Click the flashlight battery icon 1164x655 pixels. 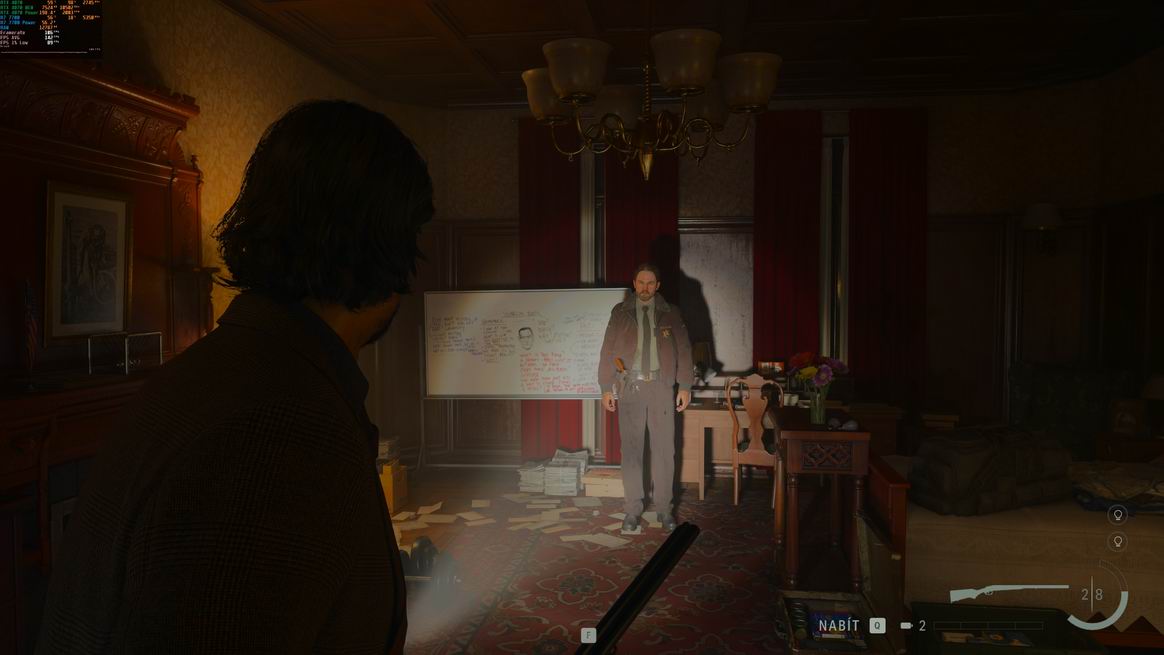(x=906, y=626)
